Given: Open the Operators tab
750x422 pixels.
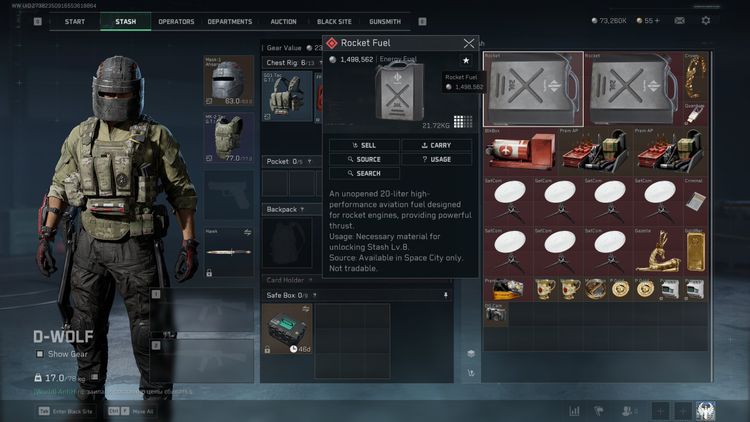Looking at the screenshot, I should [176, 21].
